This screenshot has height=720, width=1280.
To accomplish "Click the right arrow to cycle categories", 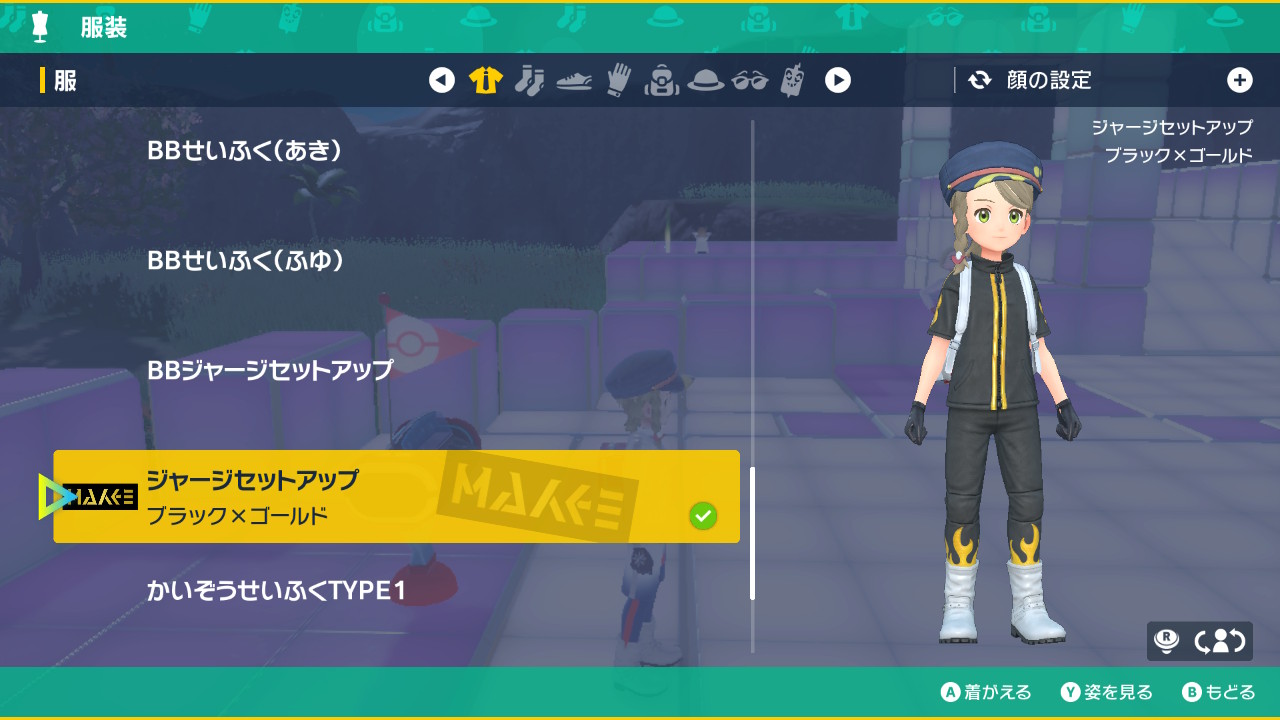I will (x=838, y=81).
